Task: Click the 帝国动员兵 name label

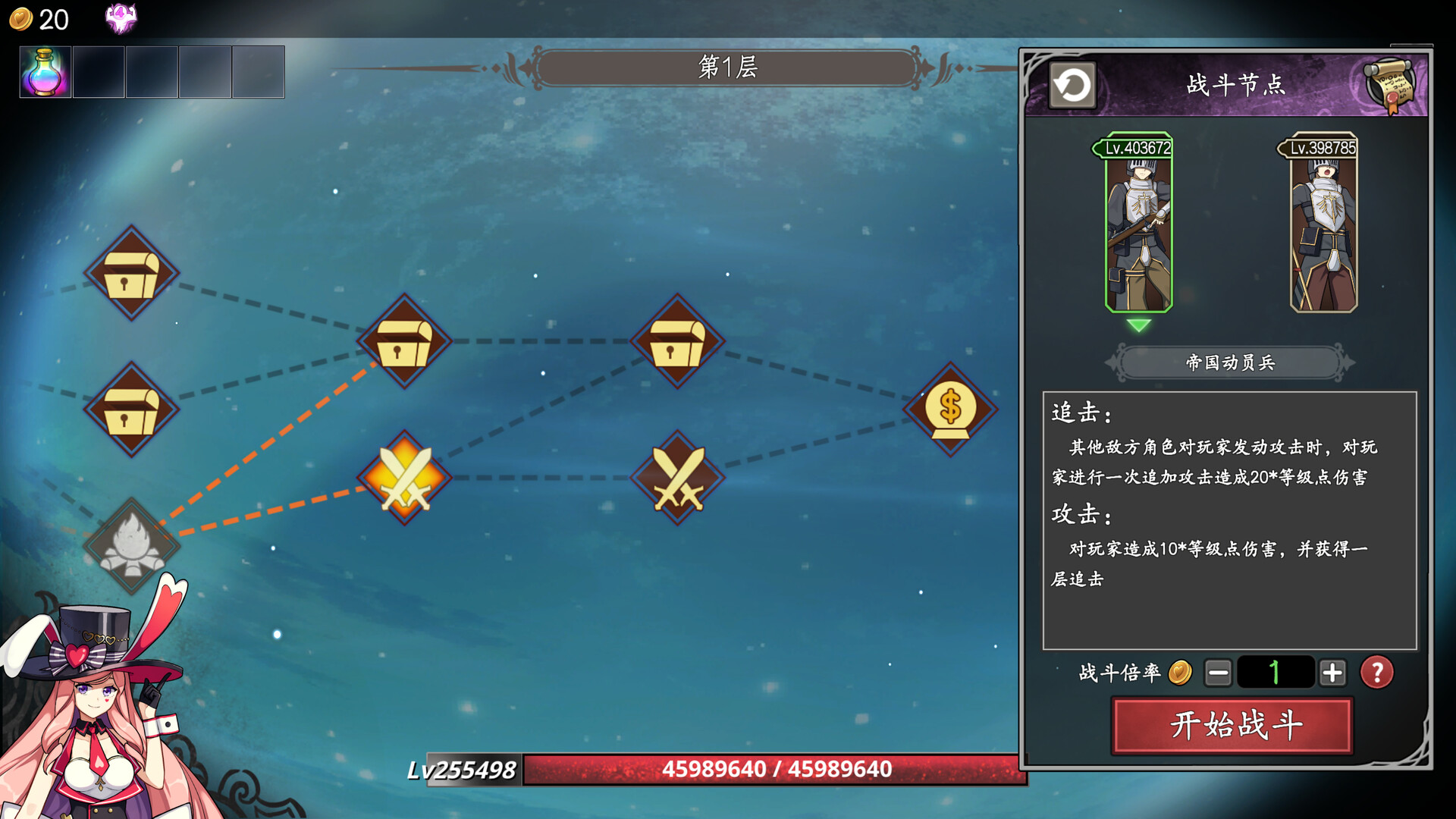Action: 1228,362
